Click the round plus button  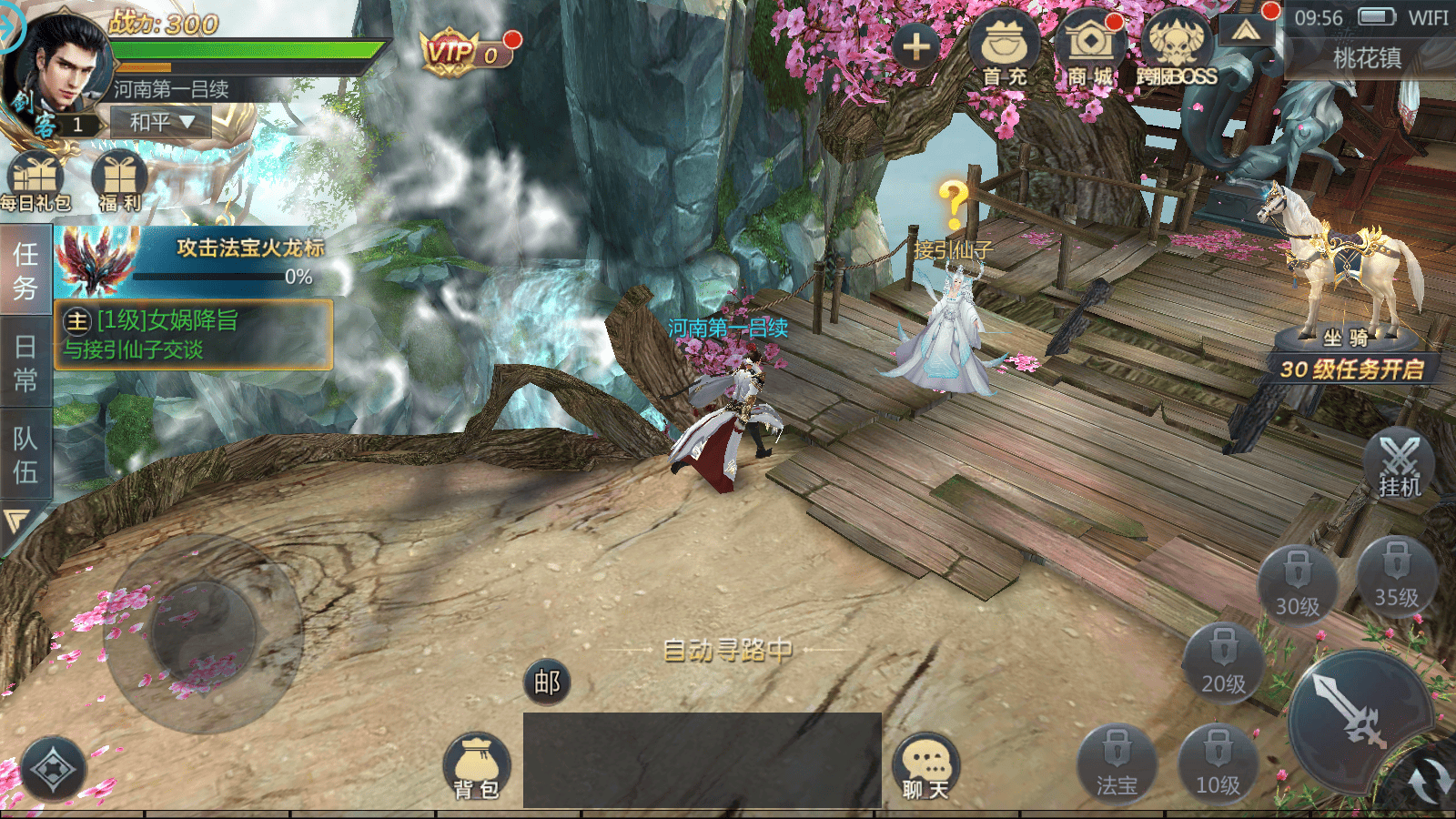click(x=916, y=45)
